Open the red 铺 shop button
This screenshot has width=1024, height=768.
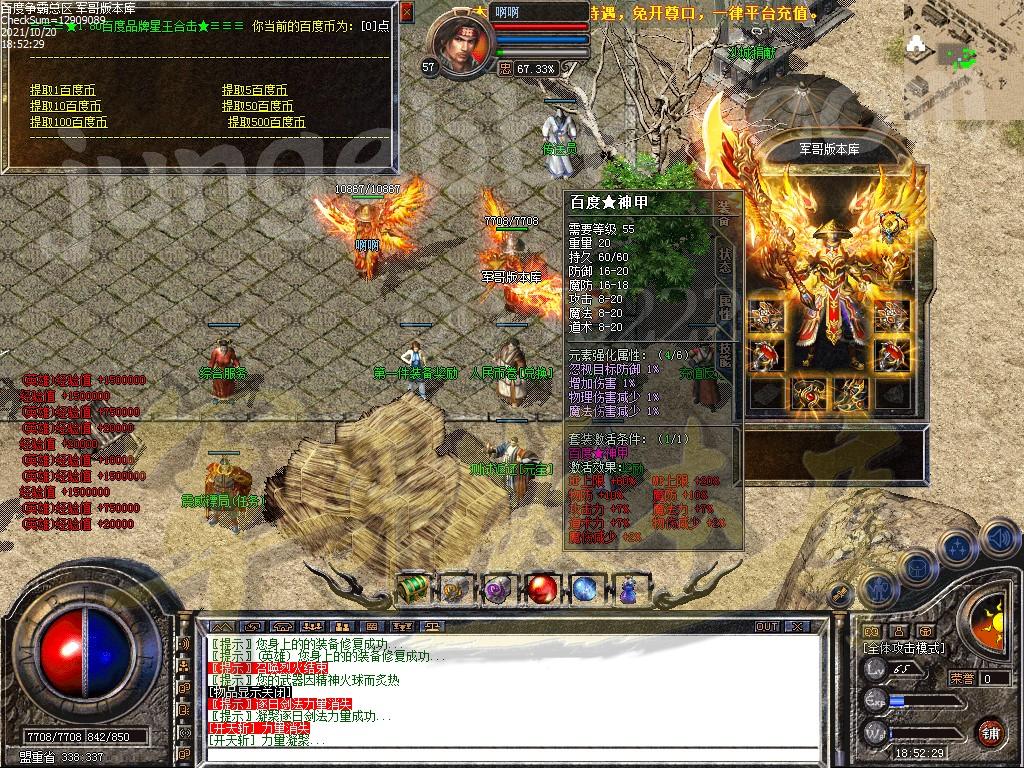tap(990, 731)
